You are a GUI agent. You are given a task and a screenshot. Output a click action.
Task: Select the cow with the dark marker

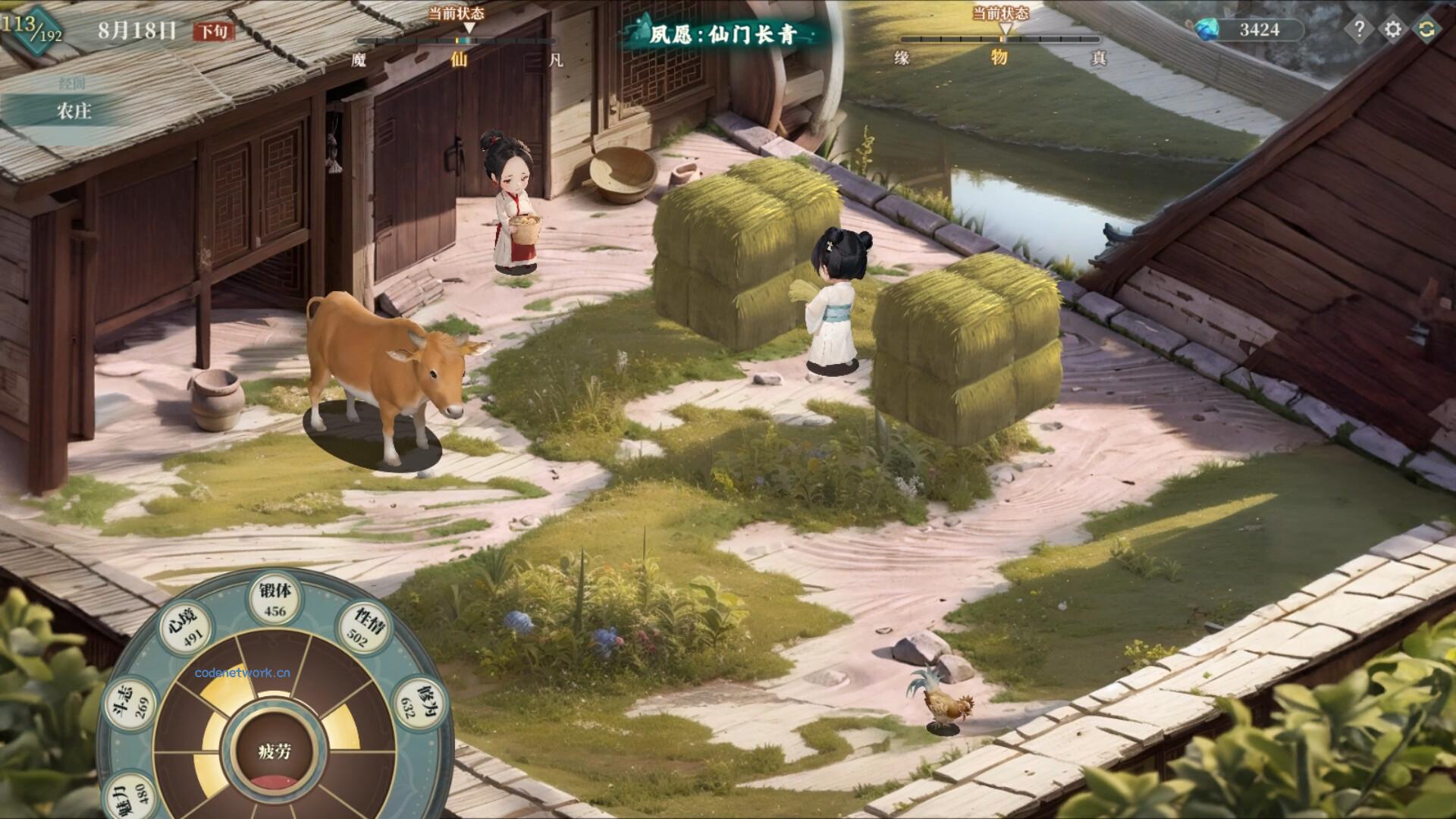[387, 372]
